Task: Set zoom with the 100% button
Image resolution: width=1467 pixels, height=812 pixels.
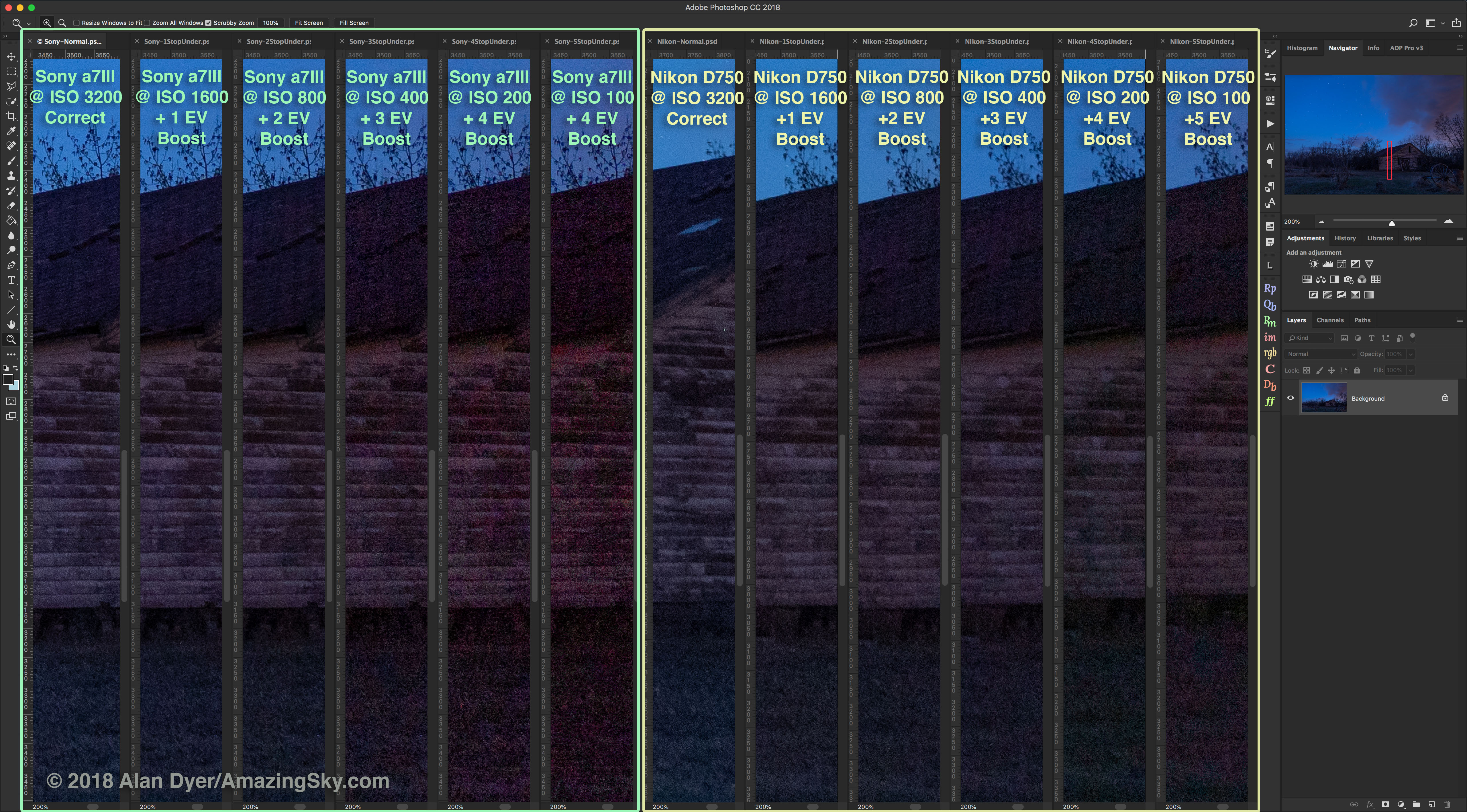Action: click(270, 23)
